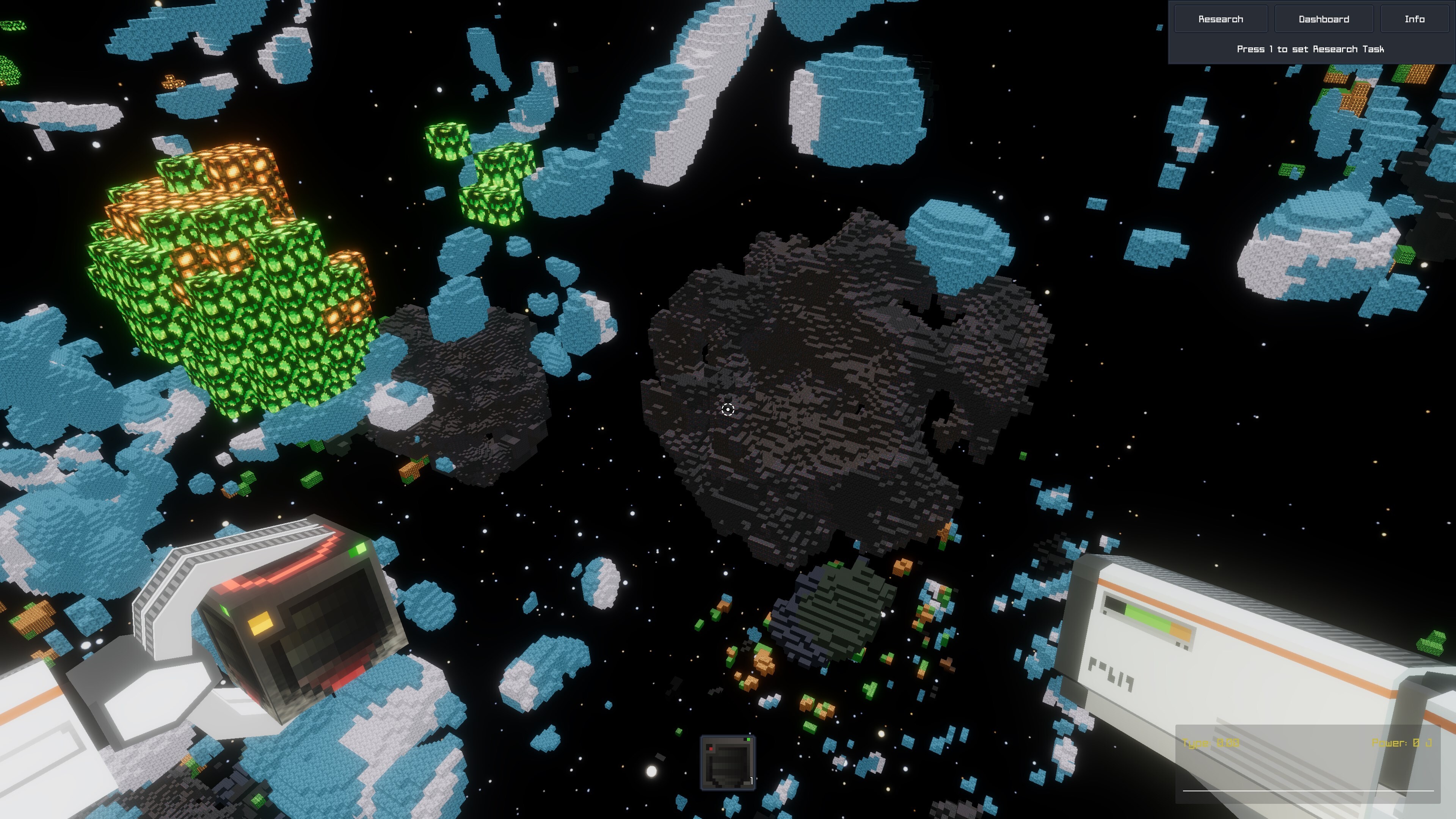Click the green status light on the hotbar scanner
Screen dimensions: 1456x819
(749, 740)
